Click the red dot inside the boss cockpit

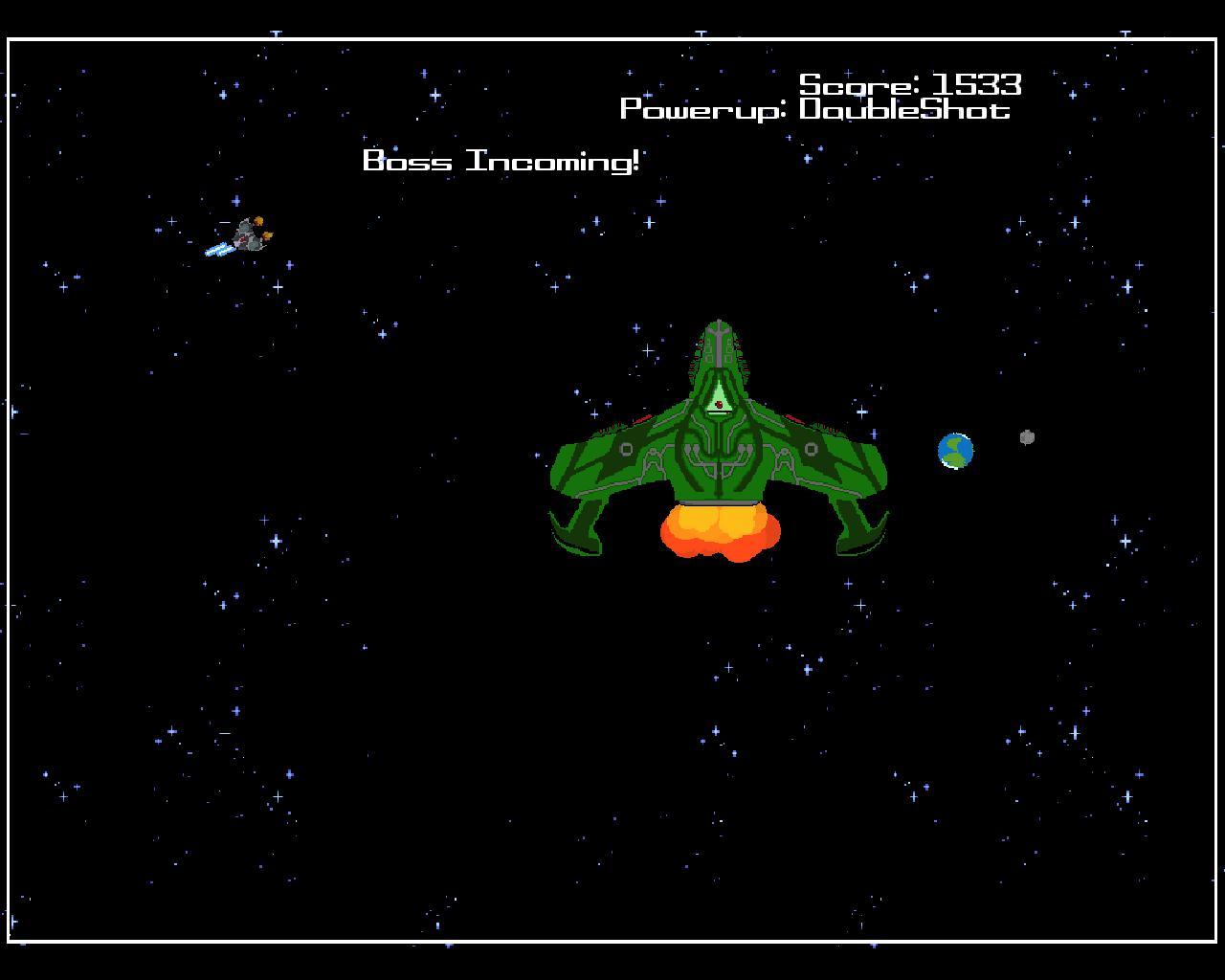pyautogui.click(x=719, y=403)
